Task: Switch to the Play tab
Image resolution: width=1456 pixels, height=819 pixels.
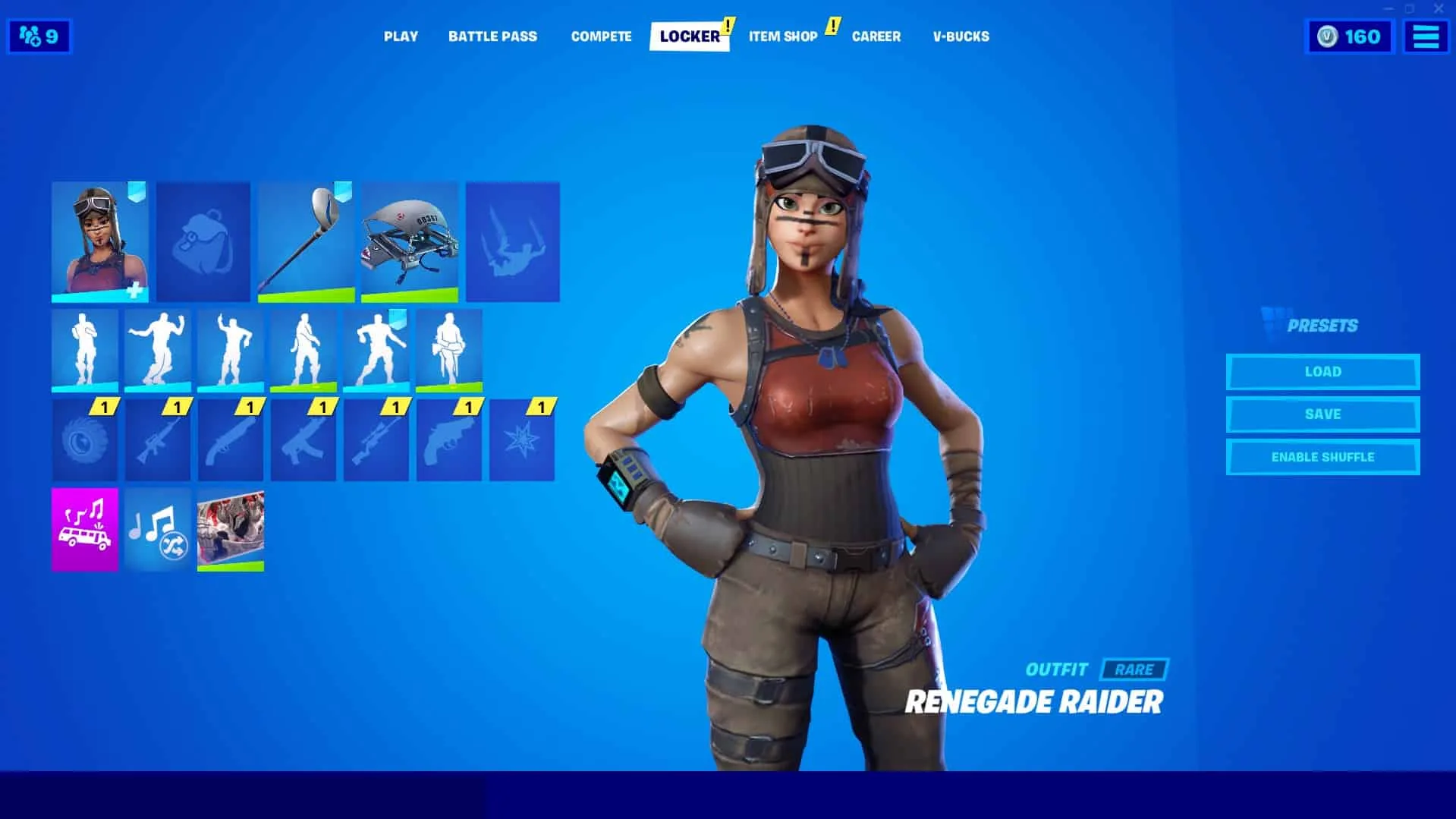Action: pyautogui.click(x=401, y=36)
